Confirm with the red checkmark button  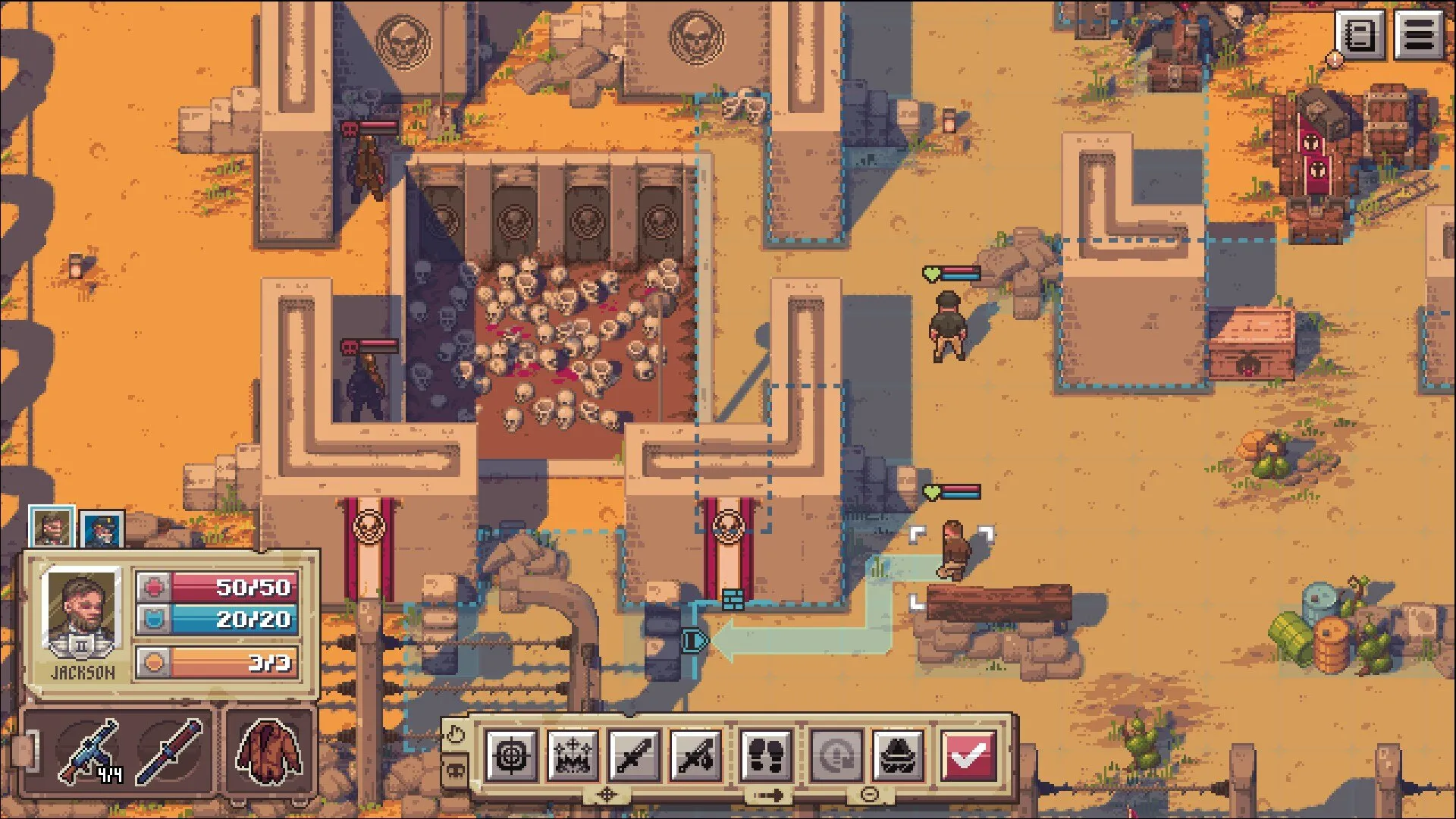point(968,755)
